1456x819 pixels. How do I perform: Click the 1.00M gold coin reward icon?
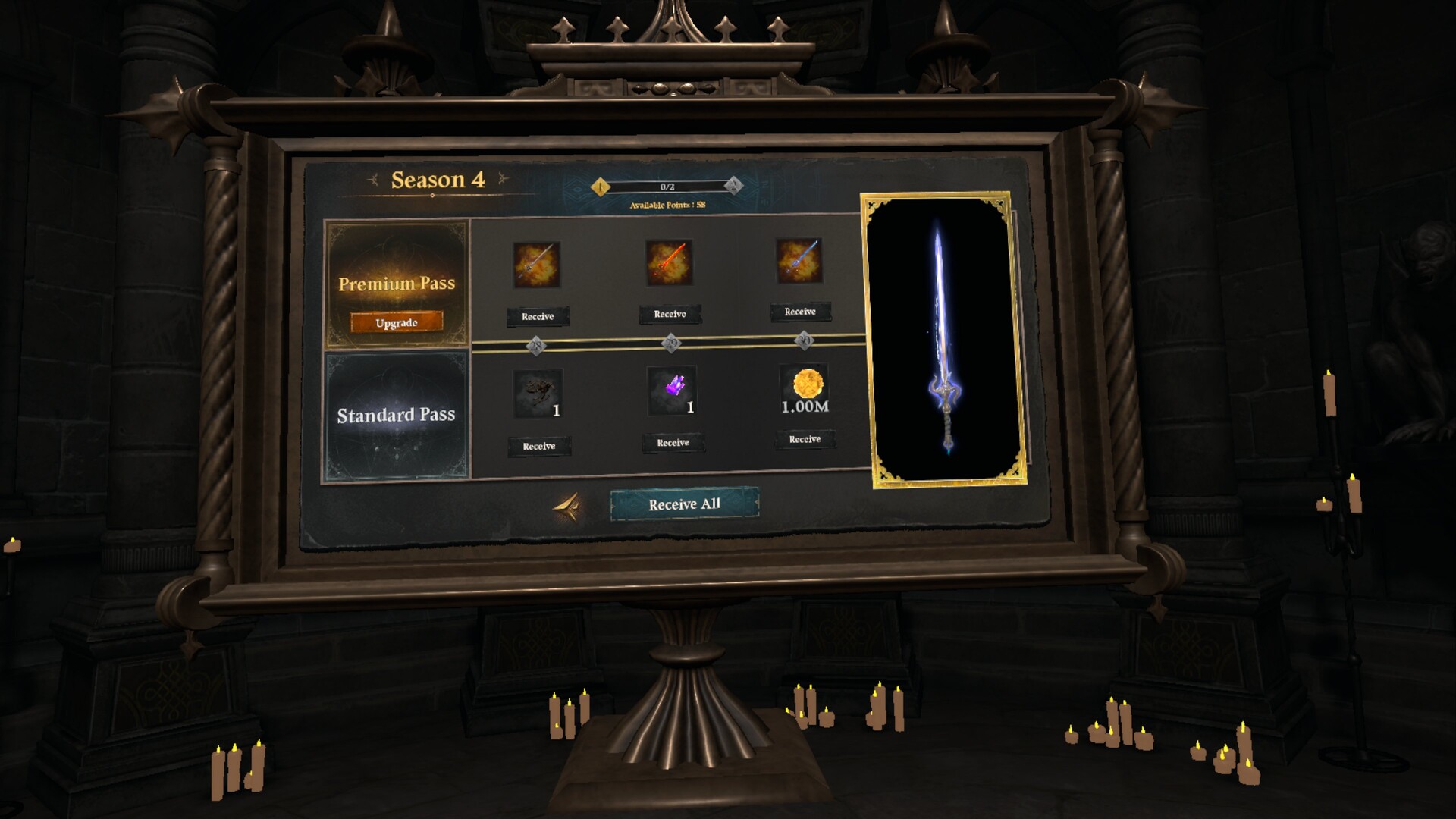coord(804,387)
